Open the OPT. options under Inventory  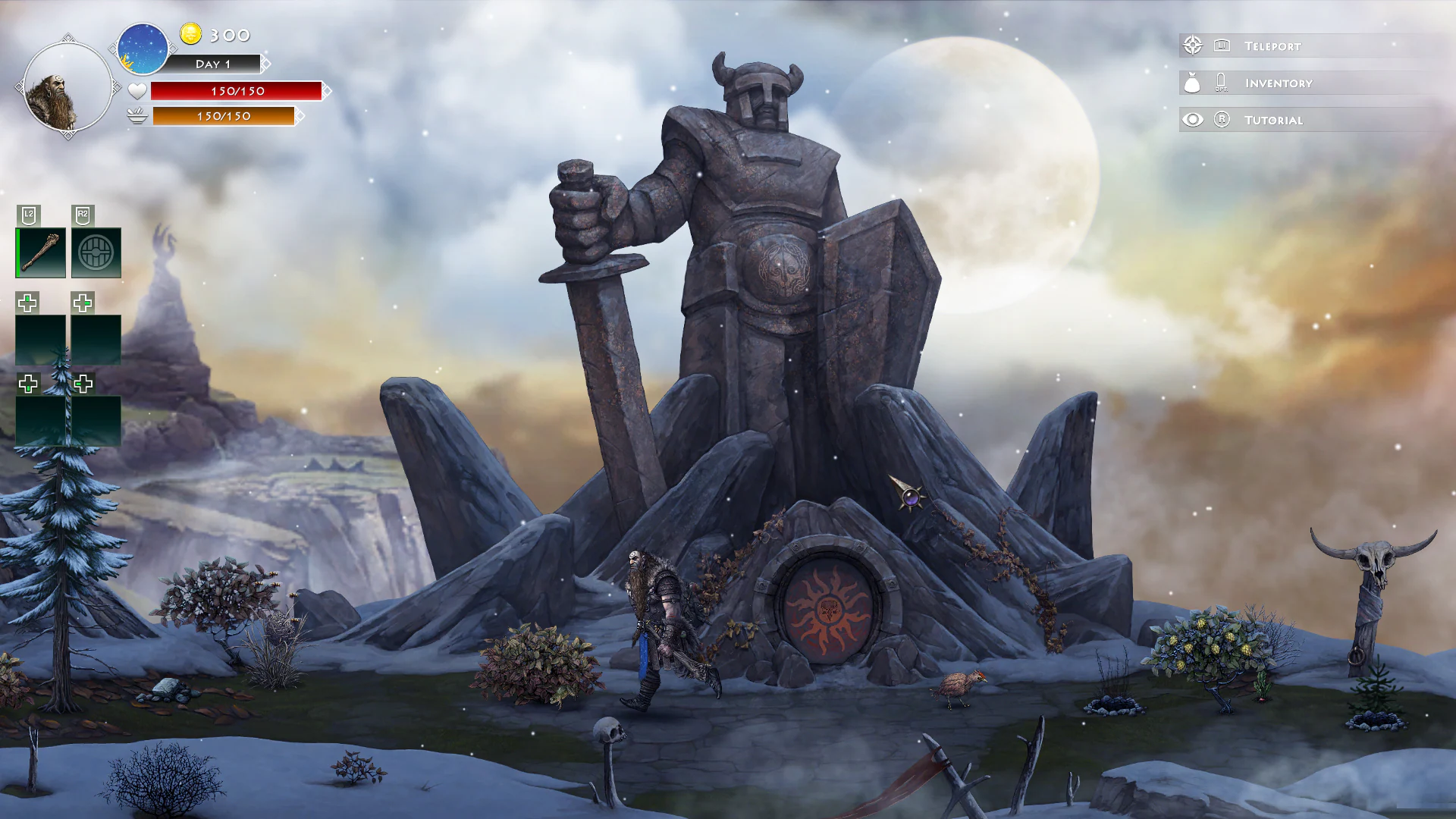click(x=1222, y=83)
